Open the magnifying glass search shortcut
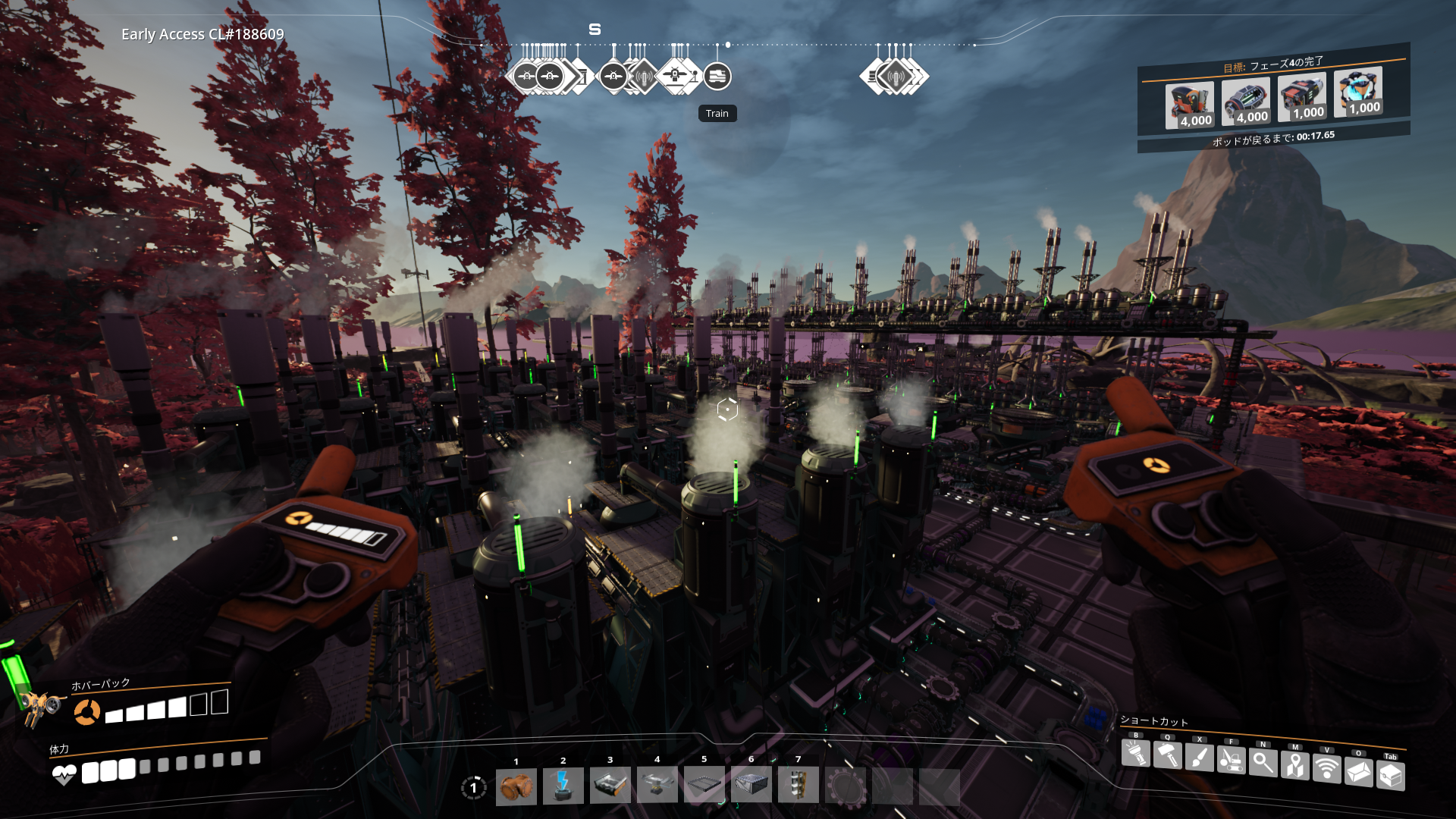 pos(1263,762)
